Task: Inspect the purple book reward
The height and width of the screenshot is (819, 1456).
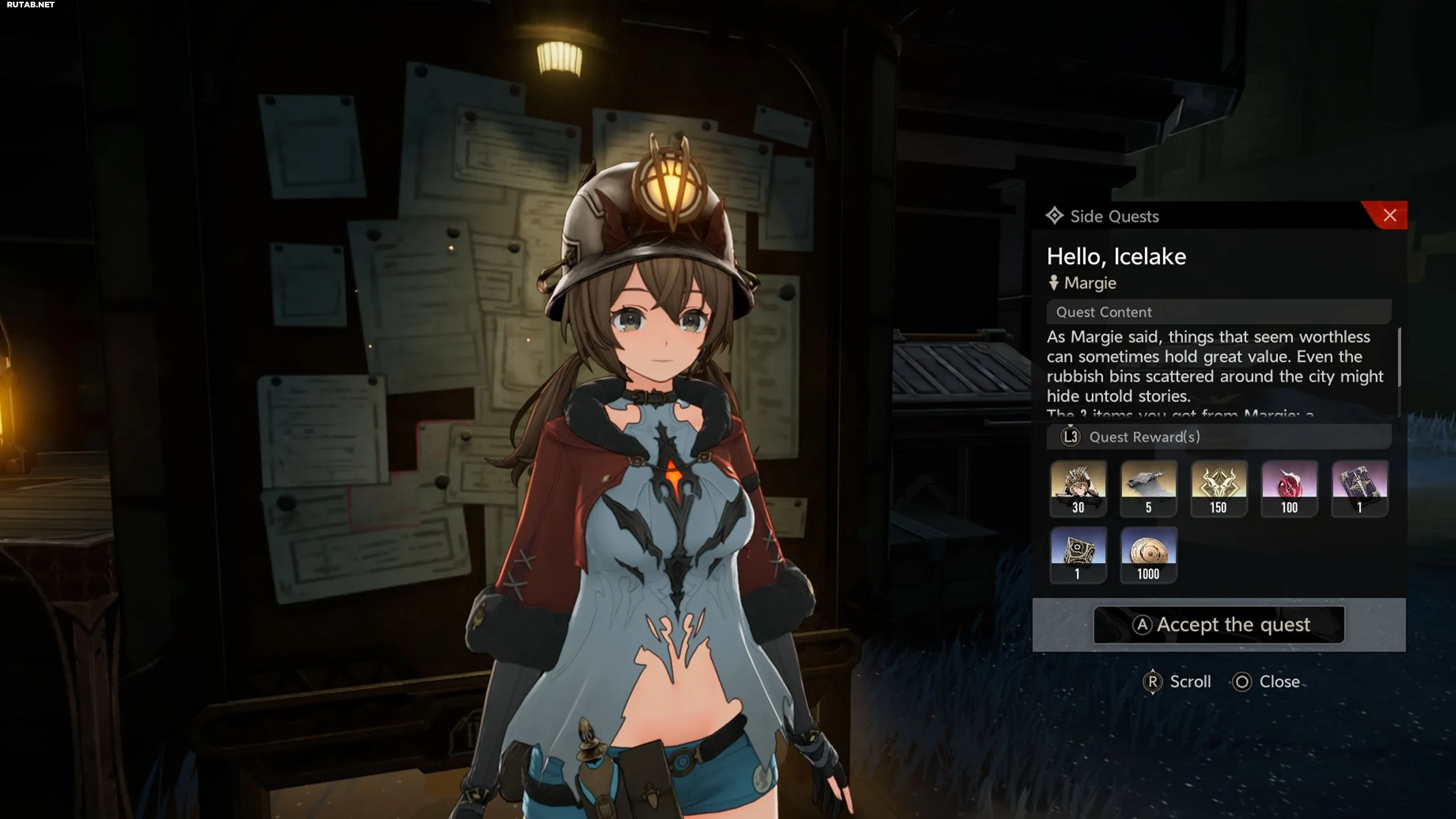Action: click(1359, 488)
